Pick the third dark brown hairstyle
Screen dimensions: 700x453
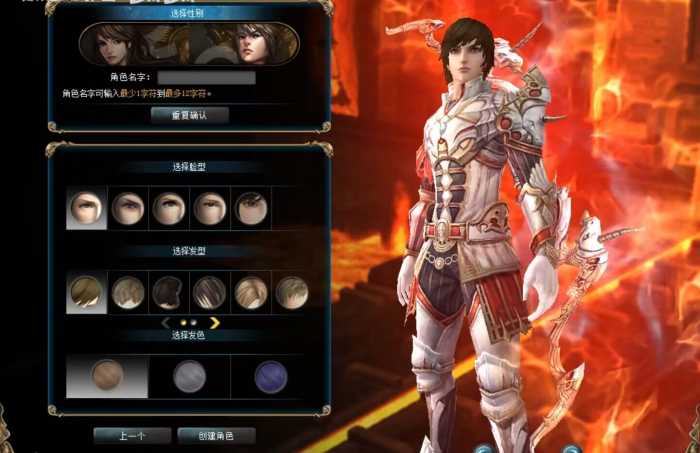pyautogui.click(x=168, y=293)
